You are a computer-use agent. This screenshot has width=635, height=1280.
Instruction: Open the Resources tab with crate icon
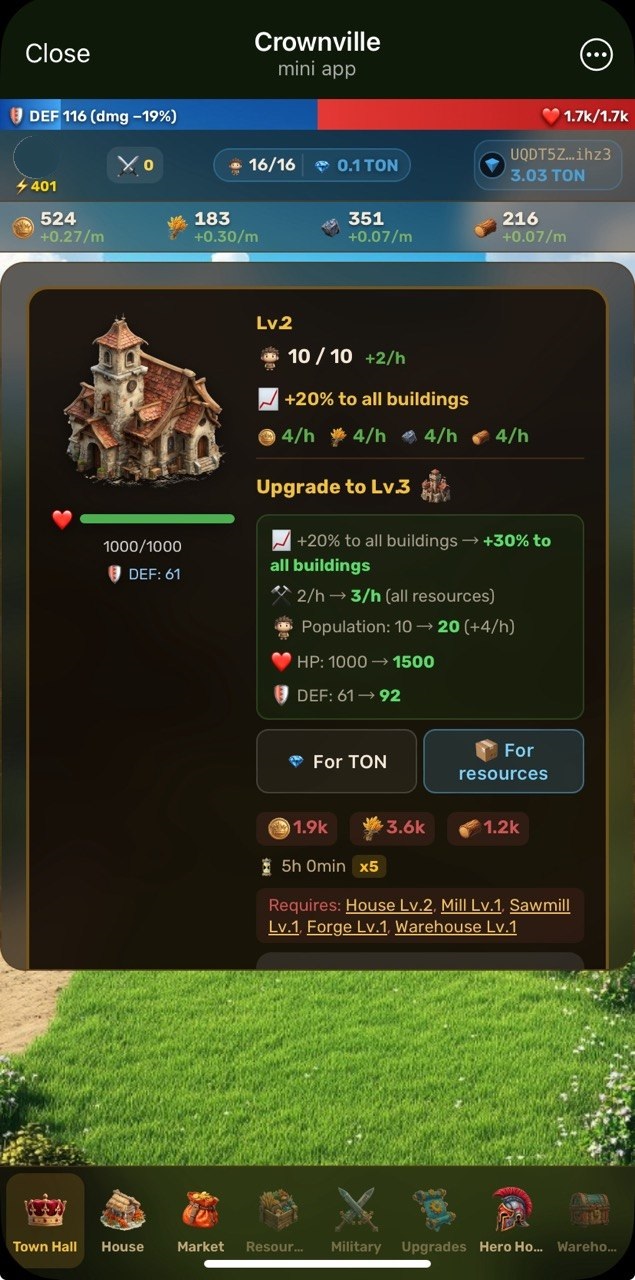point(278,1220)
